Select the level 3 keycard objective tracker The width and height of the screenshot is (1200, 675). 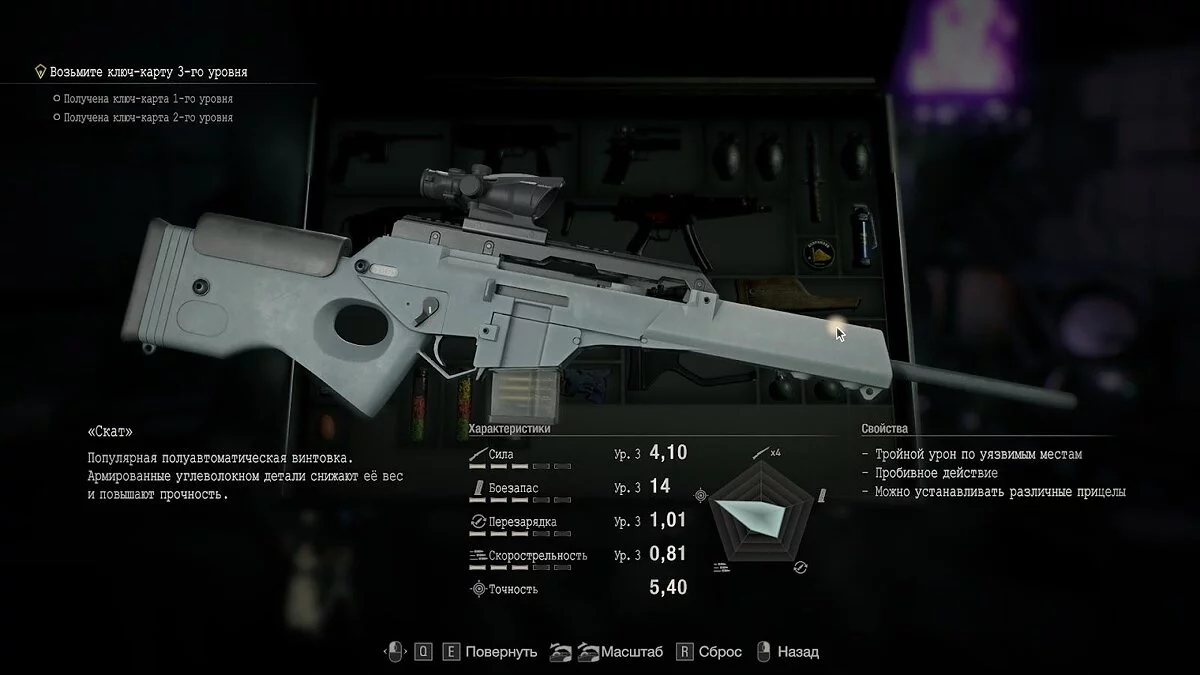pyautogui.click(x=148, y=72)
